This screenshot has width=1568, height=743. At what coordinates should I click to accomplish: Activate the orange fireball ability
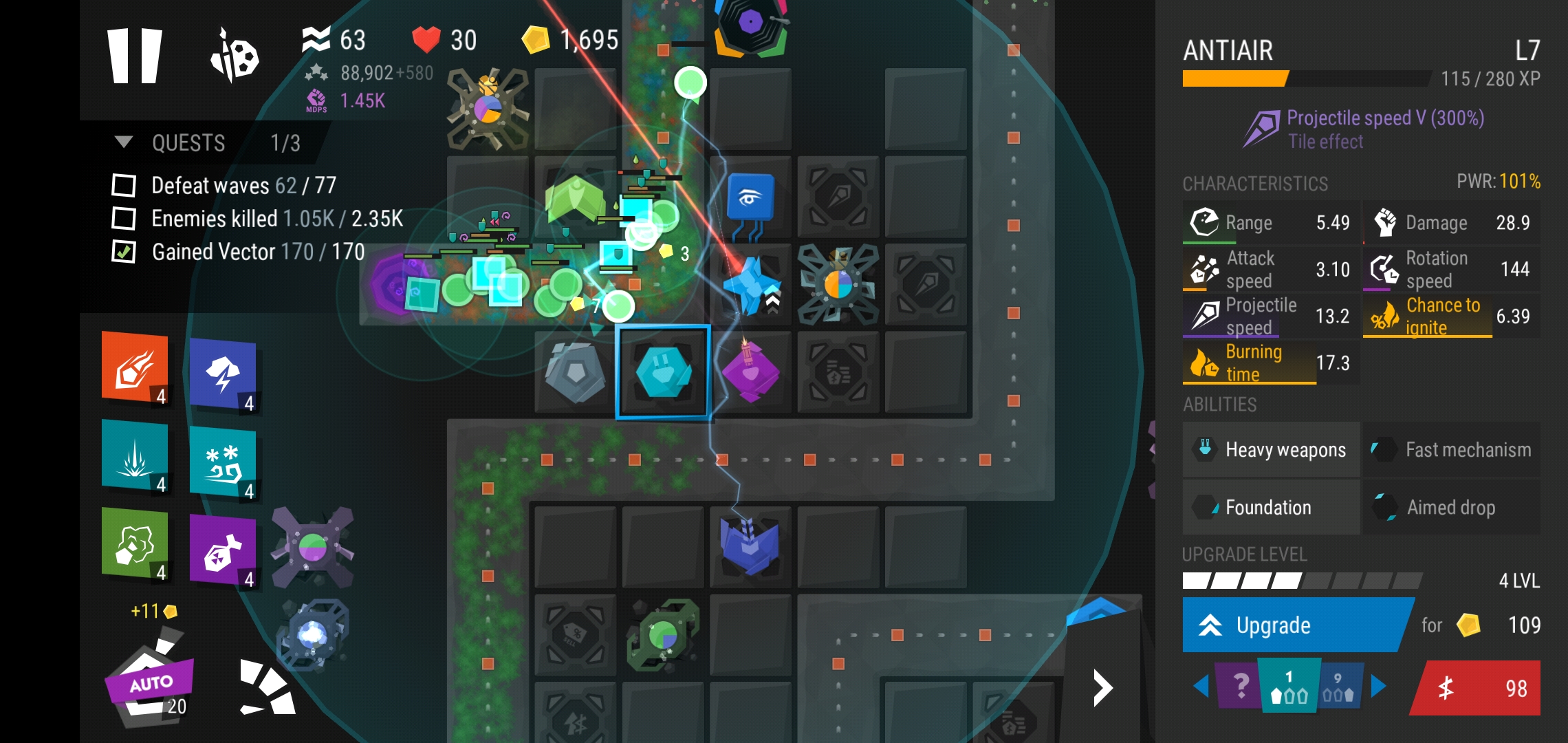tap(135, 367)
